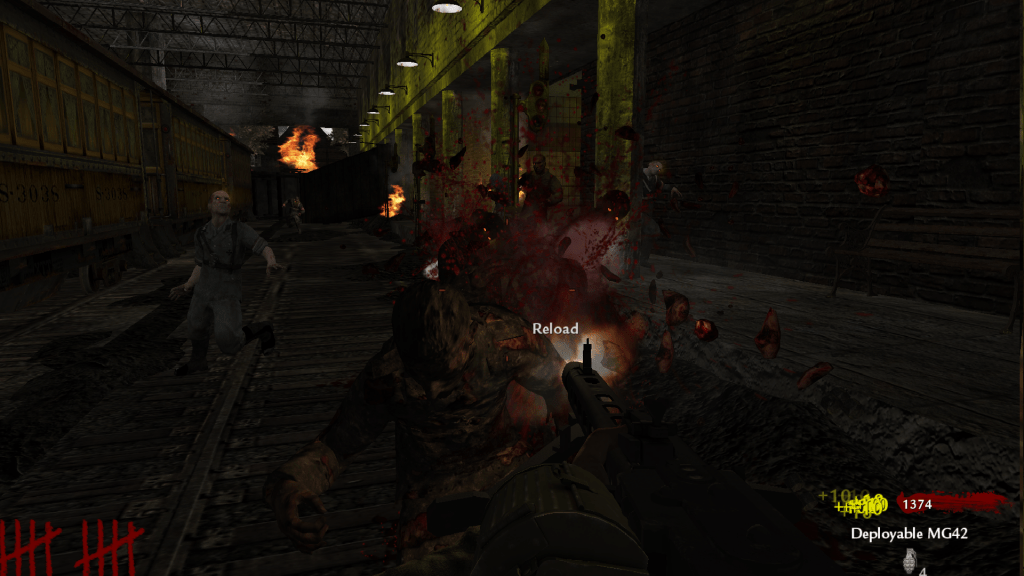Click the Deployable MG42 weapon label

(x=909, y=533)
